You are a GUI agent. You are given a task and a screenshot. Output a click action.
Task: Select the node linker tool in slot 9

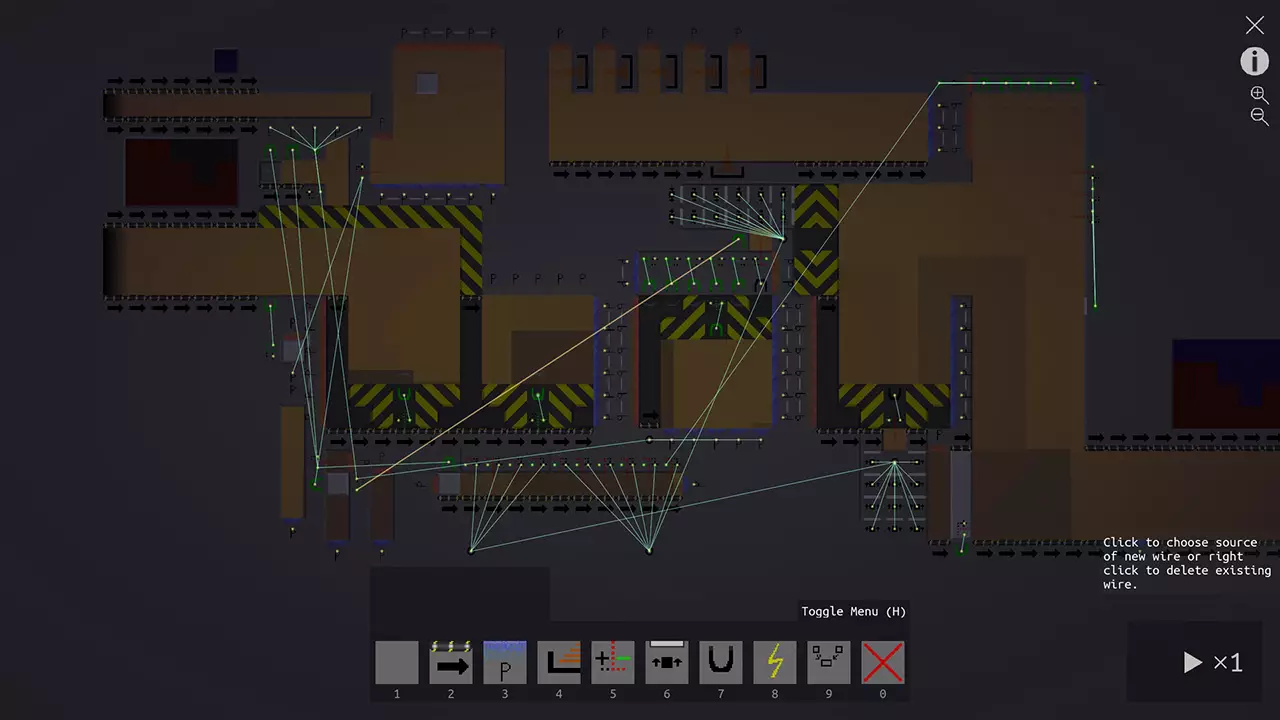click(828, 661)
